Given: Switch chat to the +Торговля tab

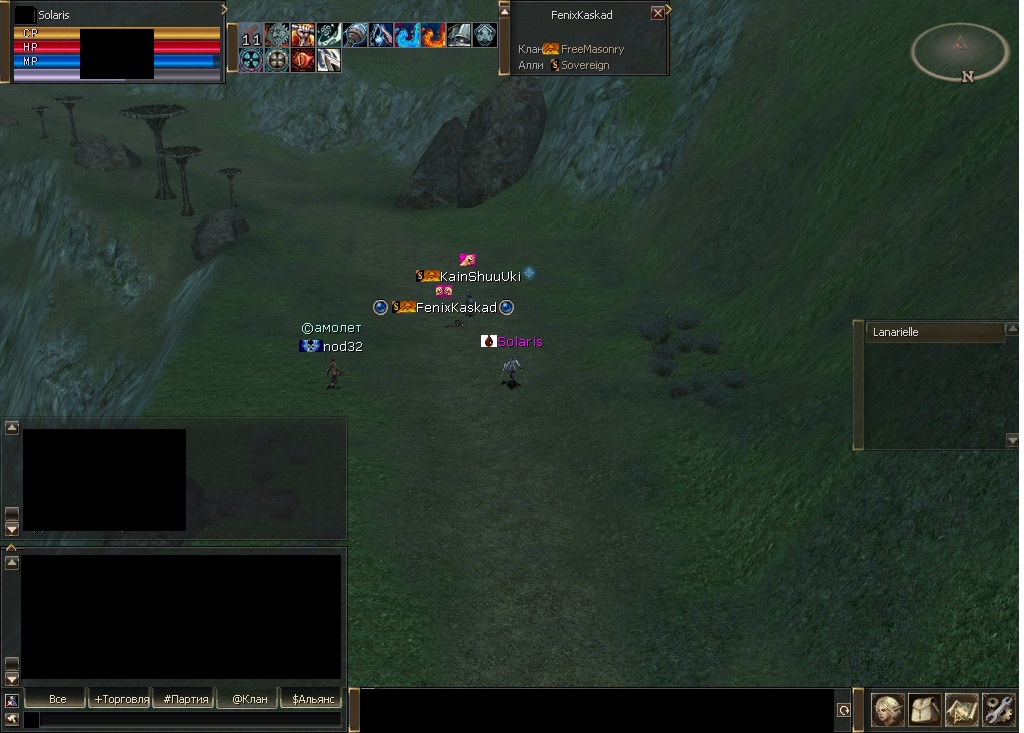Looking at the screenshot, I should (121, 699).
